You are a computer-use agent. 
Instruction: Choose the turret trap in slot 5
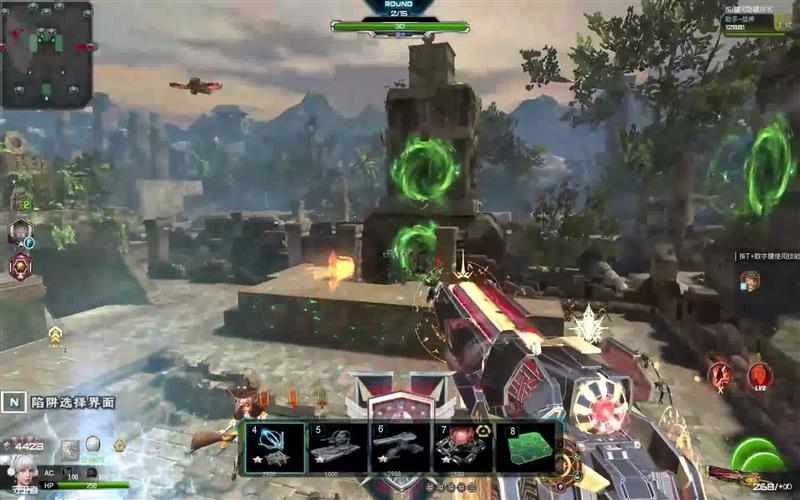334,447
